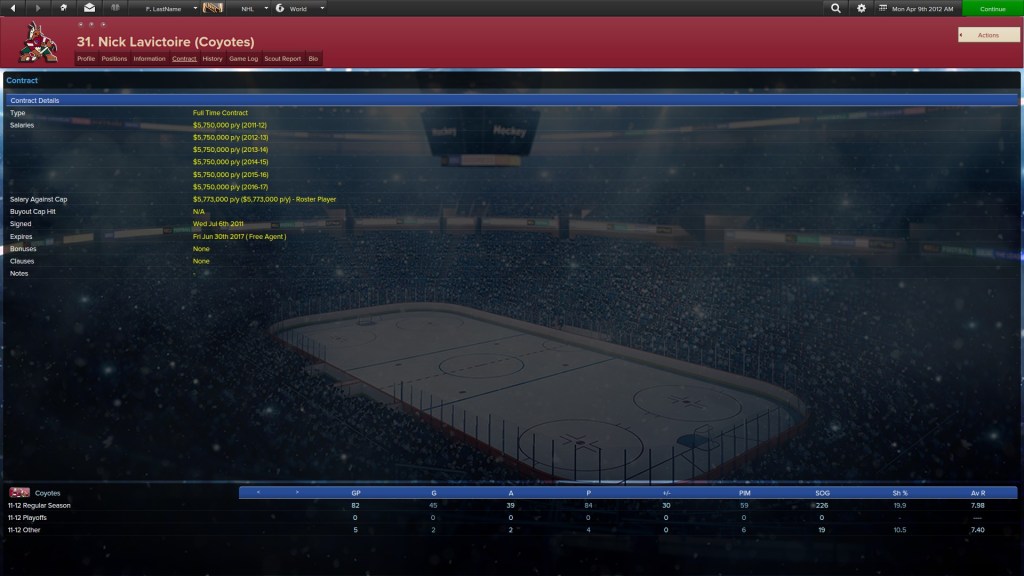Screen dimensions: 1024x576
Task: View the Information tab
Action: 149,59
